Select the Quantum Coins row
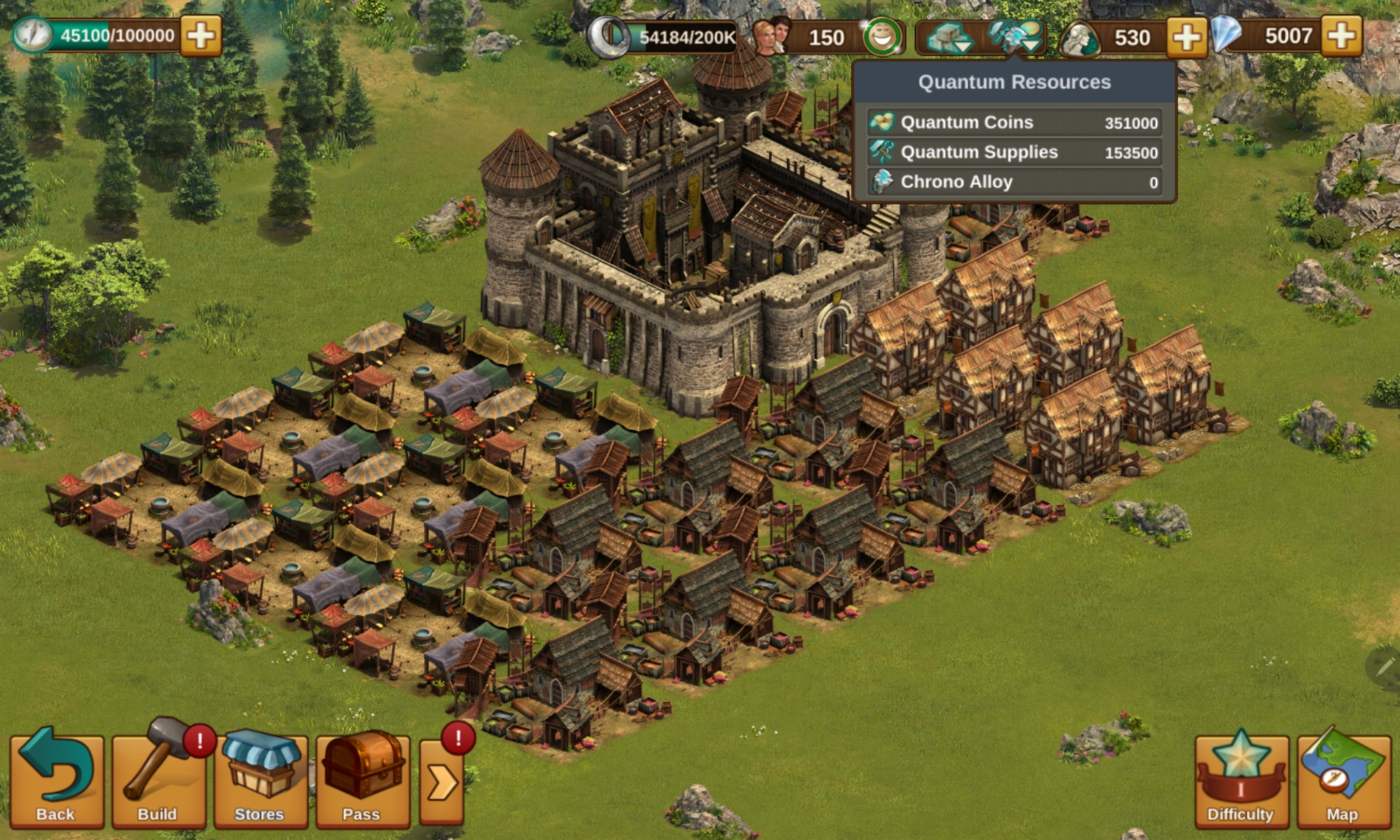This screenshot has height=840, width=1400. pos(1014,122)
